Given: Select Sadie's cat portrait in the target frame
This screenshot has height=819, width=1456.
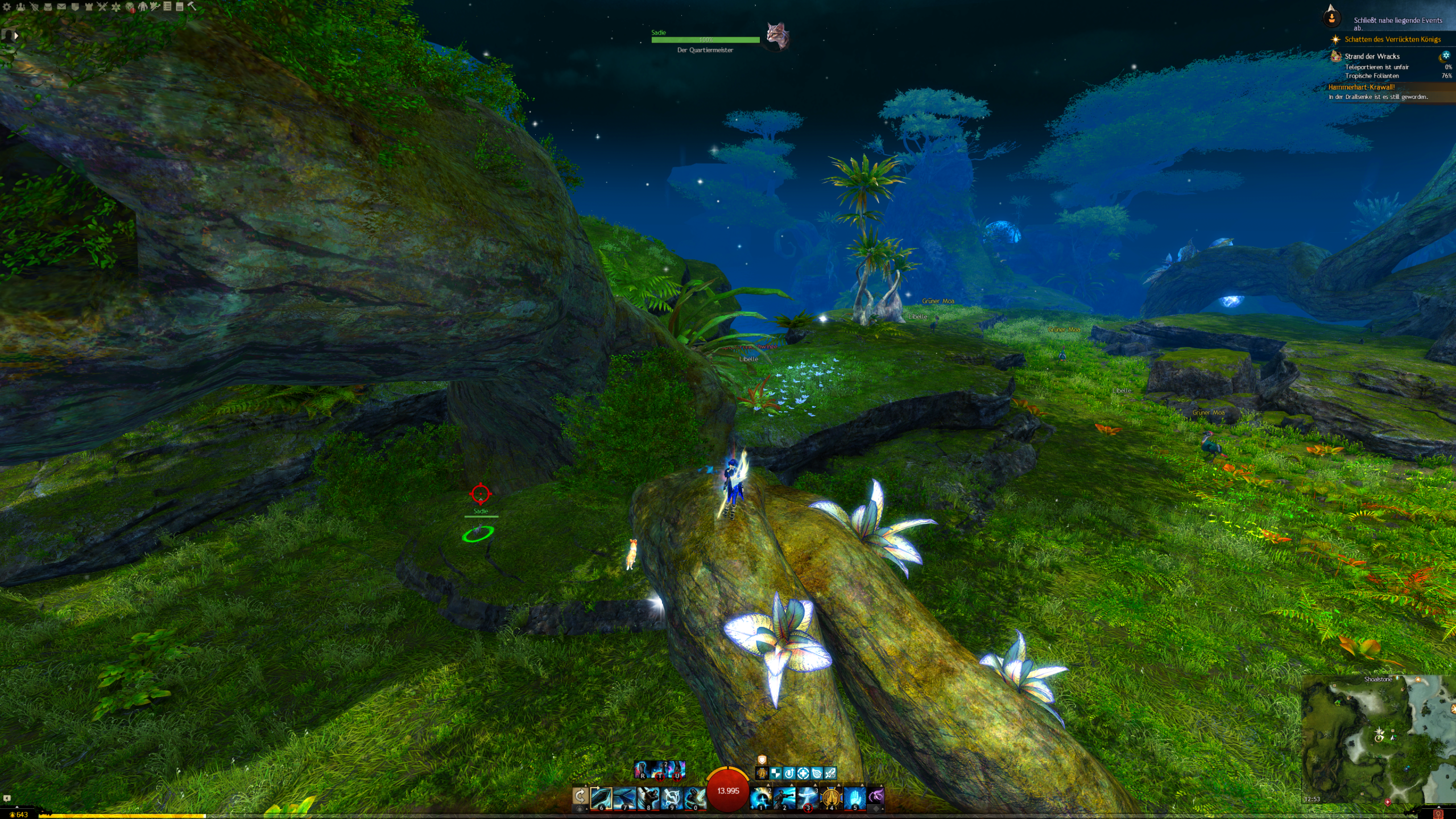Looking at the screenshot, I should coord(776,36).
